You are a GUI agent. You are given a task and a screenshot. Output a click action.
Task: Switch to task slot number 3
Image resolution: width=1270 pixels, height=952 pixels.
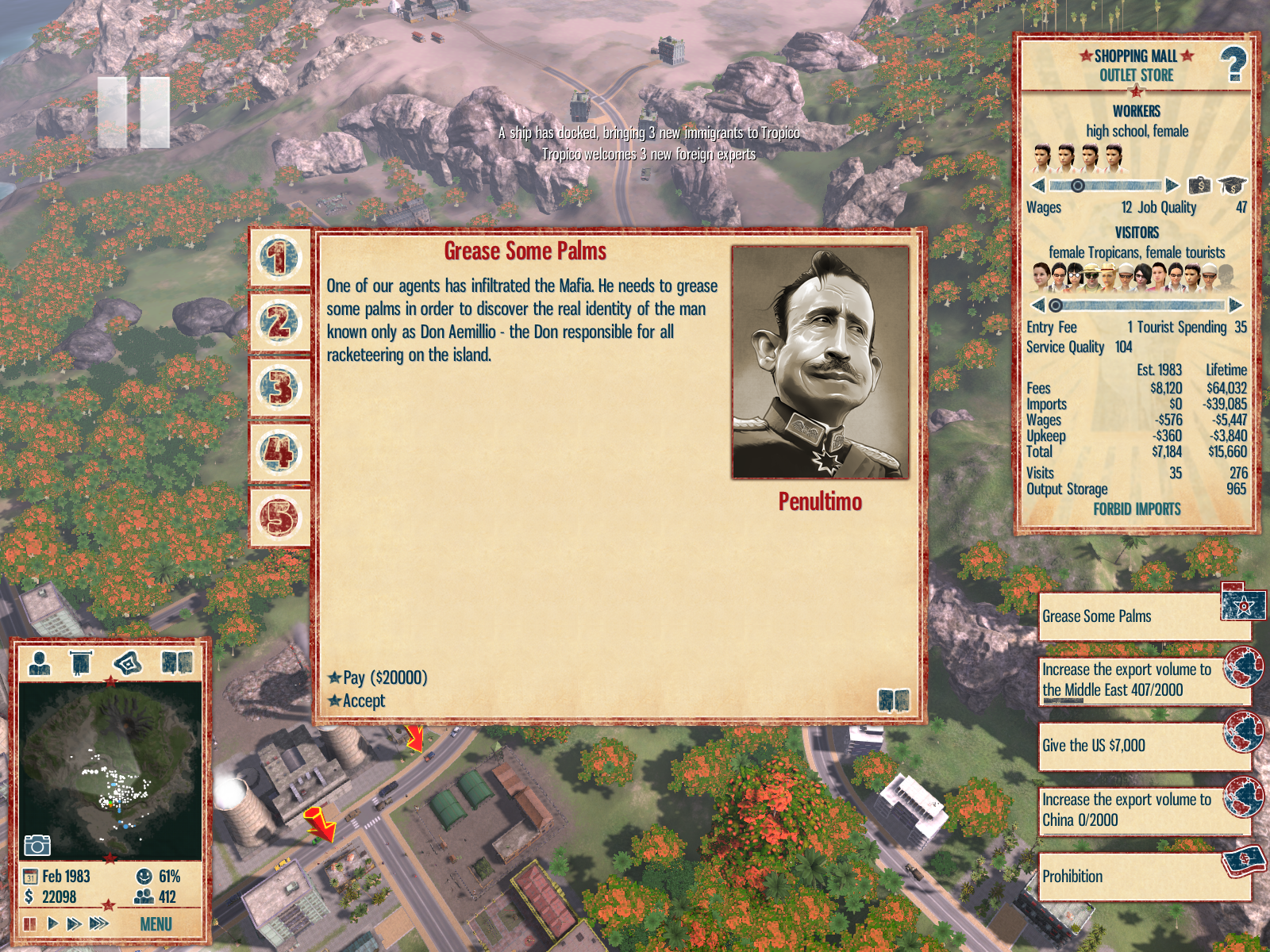pos(279,388)
